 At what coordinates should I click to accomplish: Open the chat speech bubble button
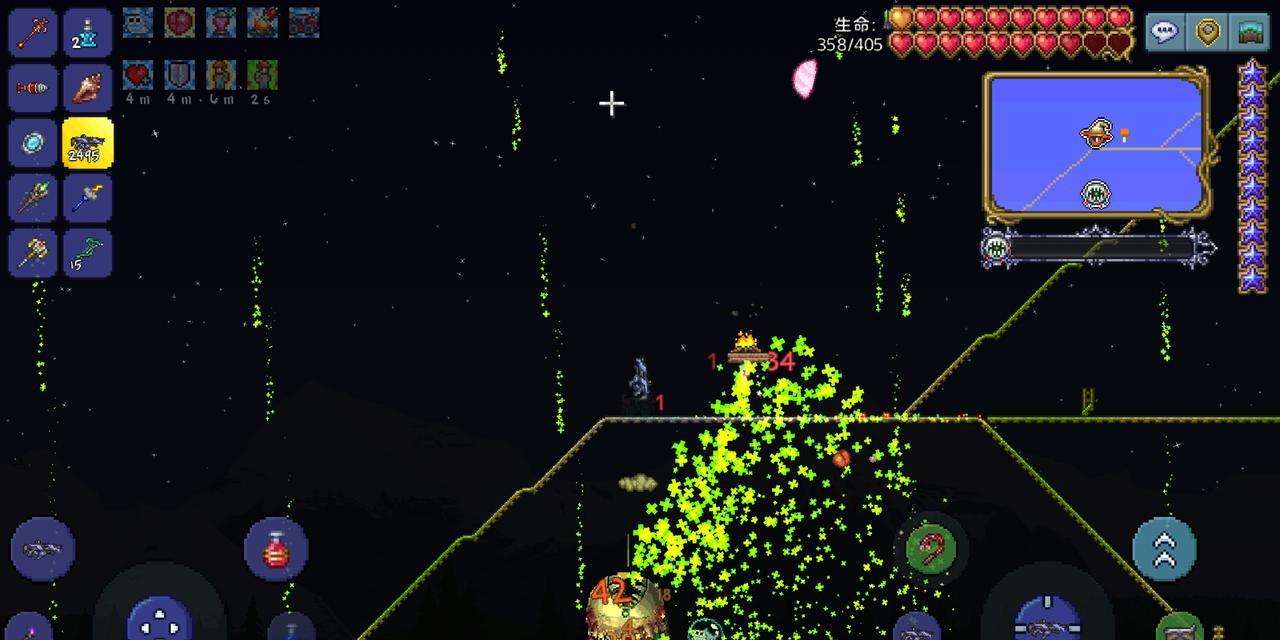tap(1164, 32)
